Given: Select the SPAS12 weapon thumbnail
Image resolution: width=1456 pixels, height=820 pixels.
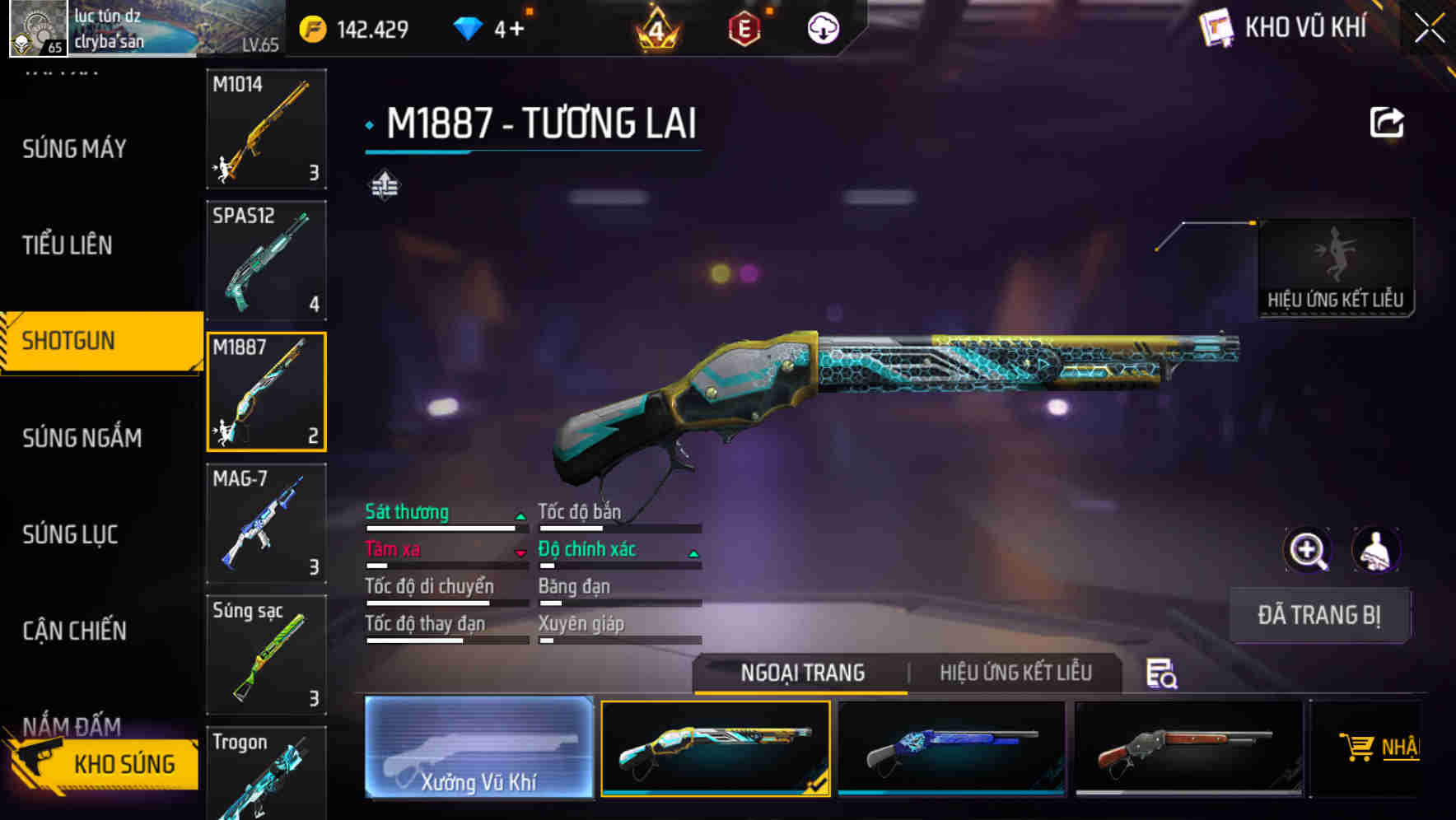Looking at the screenshot, I should (x=265, y=260).
